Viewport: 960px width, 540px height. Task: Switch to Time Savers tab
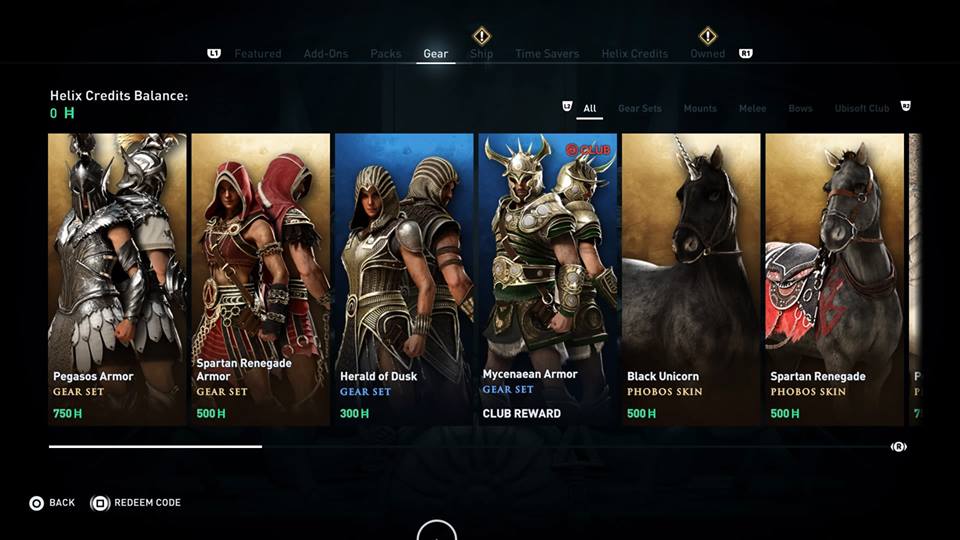[x=548, y=54]
